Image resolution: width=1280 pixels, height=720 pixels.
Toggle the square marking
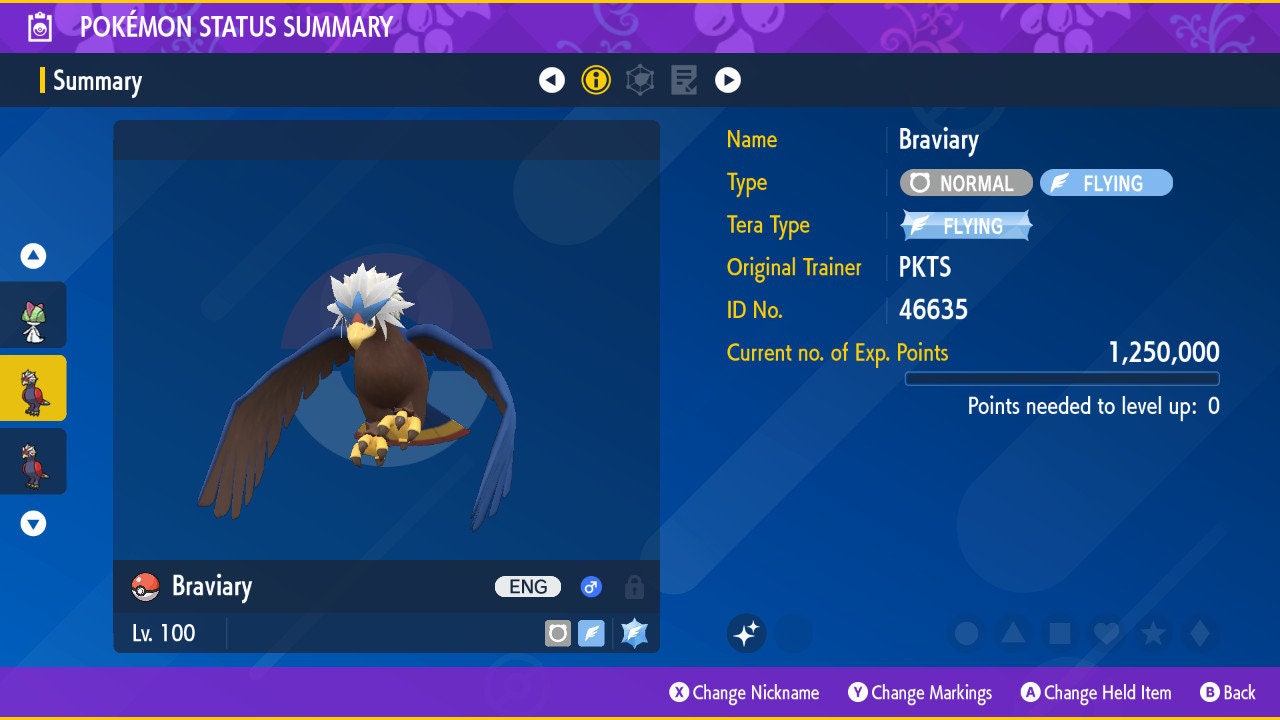point(1059,633)
